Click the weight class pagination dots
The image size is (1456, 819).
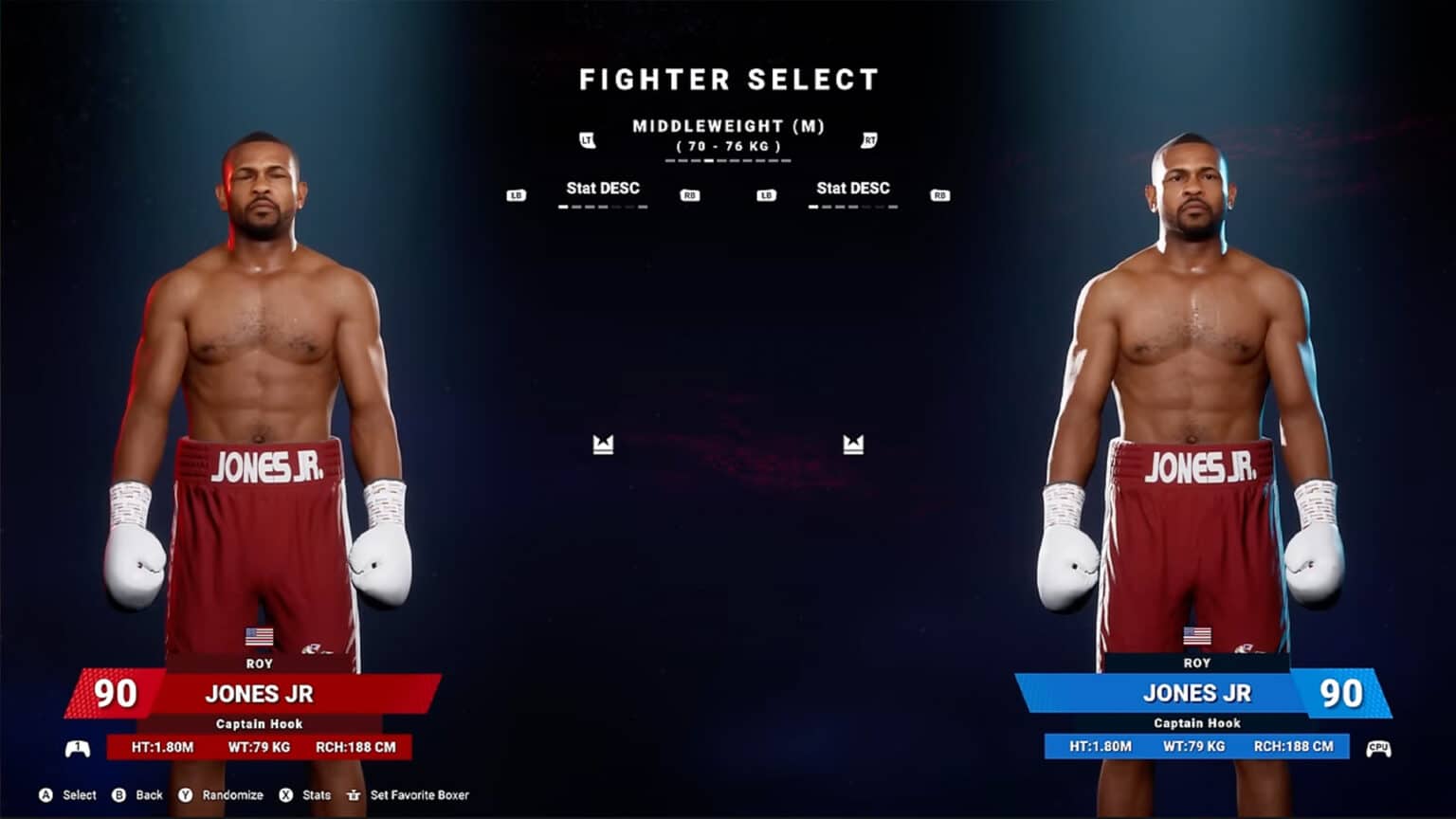pyautogui.click(x=730, y=161)
